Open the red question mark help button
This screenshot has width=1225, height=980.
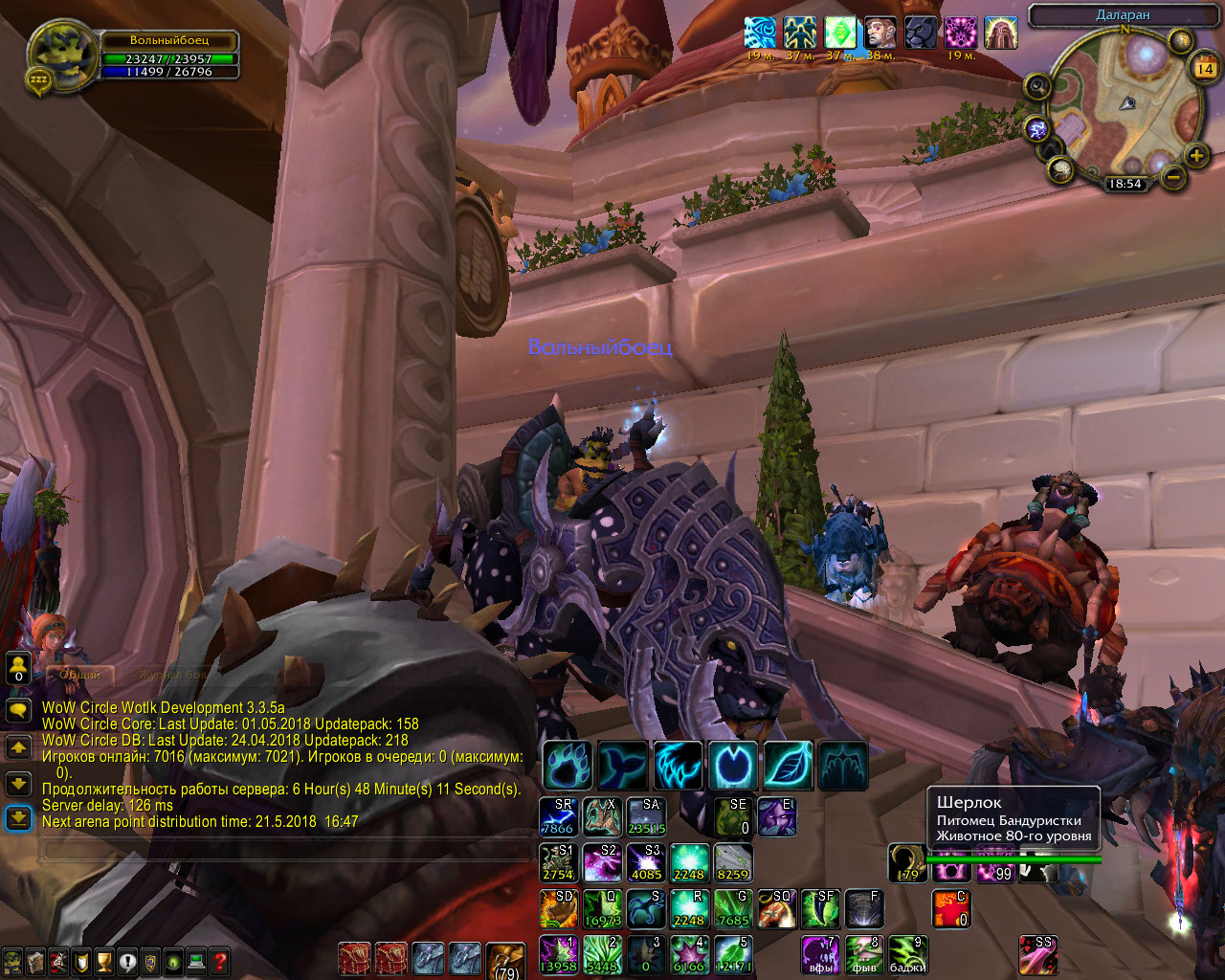click(x=219, y=961)
